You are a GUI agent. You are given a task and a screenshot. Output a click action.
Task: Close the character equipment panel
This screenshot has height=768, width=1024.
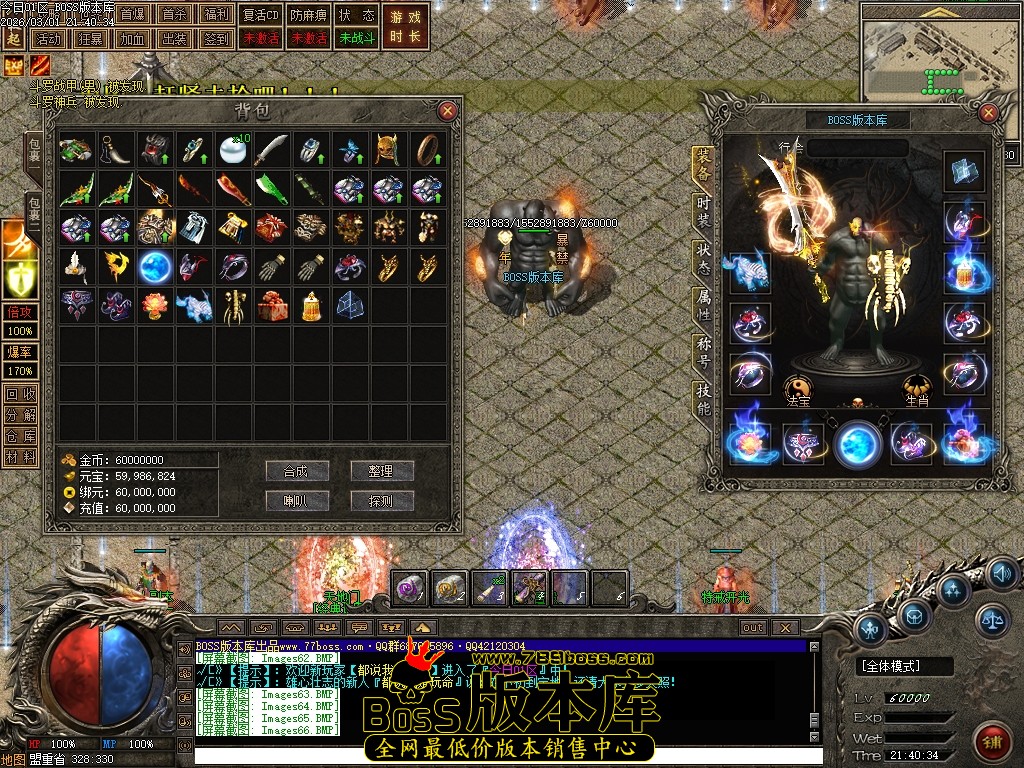coord(989,112)
